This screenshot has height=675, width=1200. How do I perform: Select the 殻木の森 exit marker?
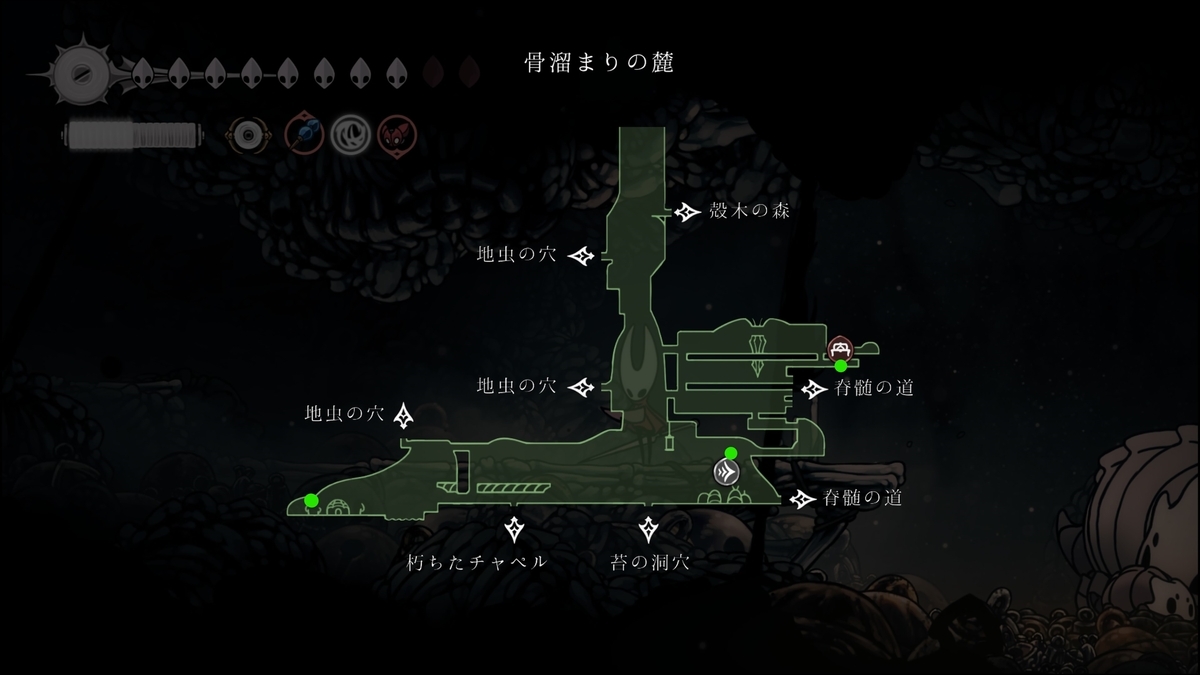687,212
